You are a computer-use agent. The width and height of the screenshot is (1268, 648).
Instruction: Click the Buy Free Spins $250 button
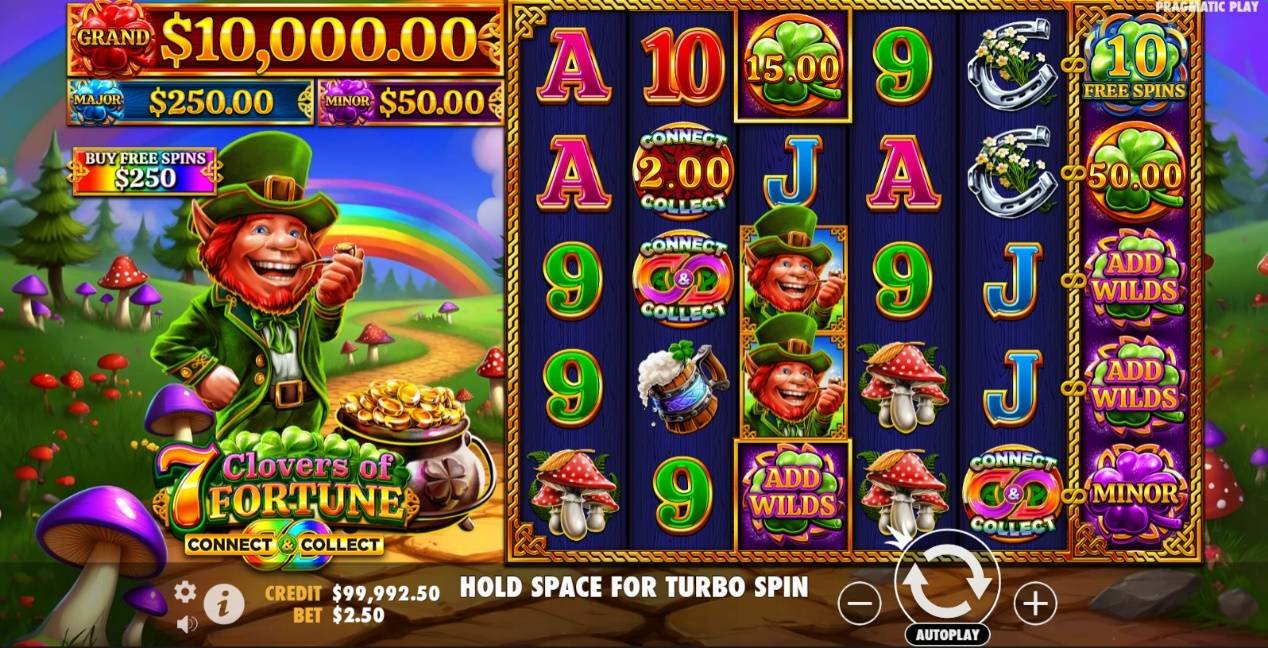tap(144, 171)
